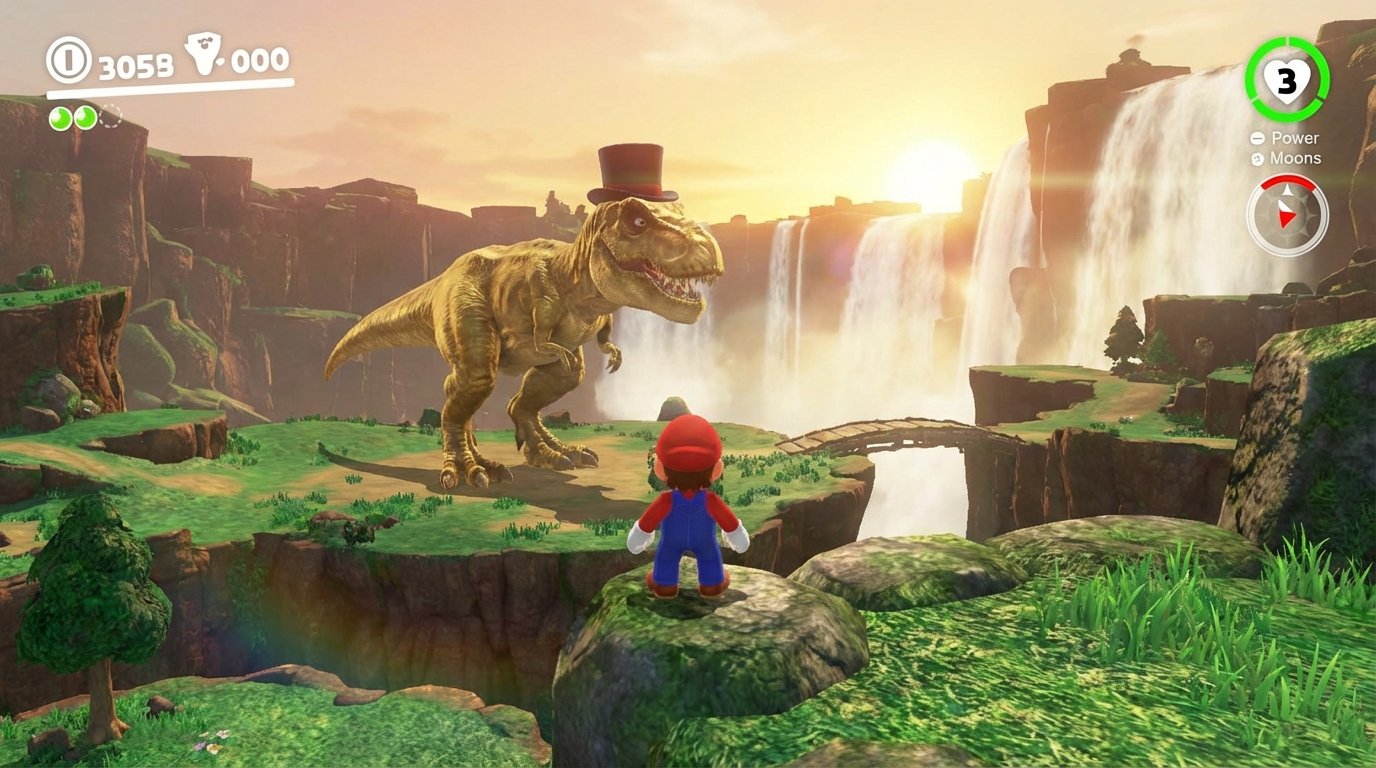Click the second green capture orb

click(x=86, y=118)
